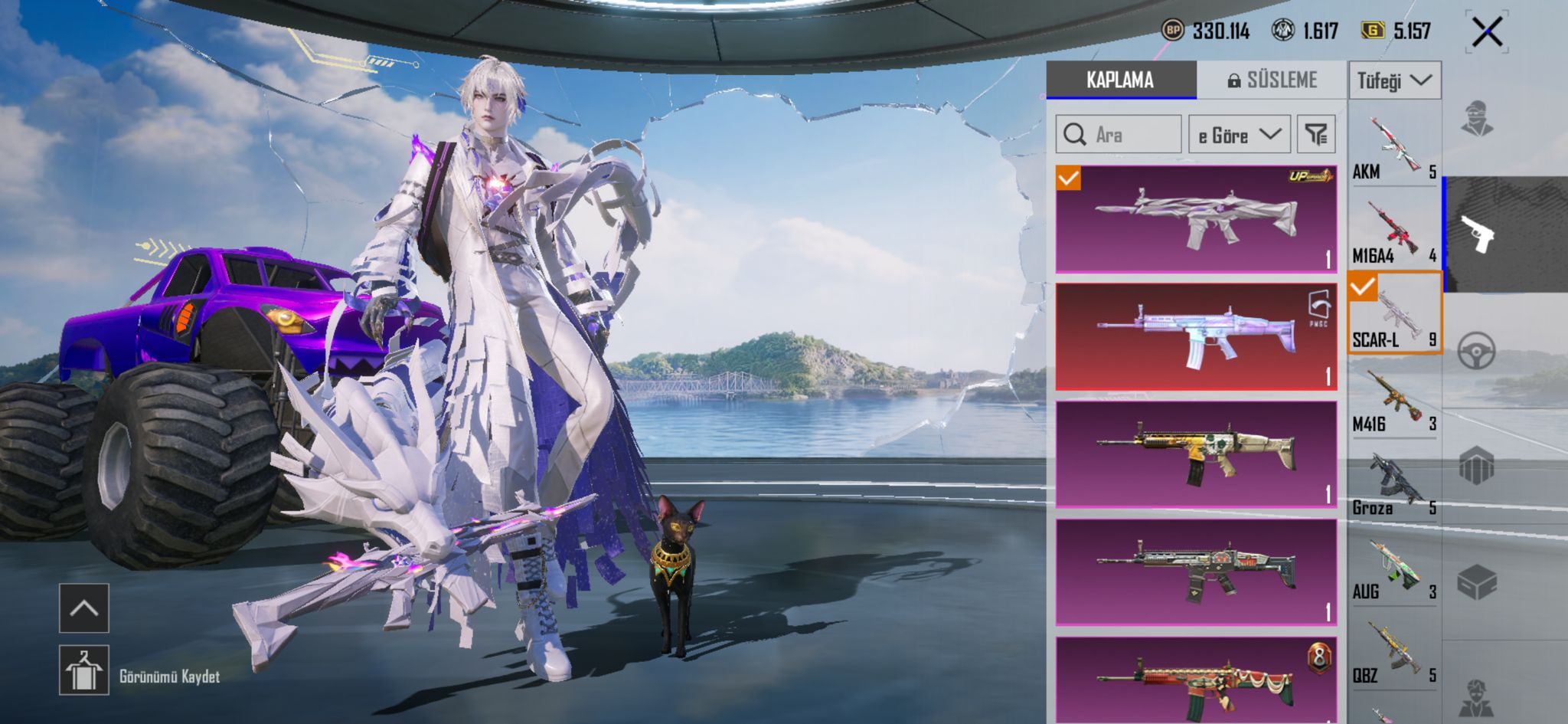Open the filter options button
This screenshot has height=724, width=1568.
pyautogui.click(x=1316, y=135)
